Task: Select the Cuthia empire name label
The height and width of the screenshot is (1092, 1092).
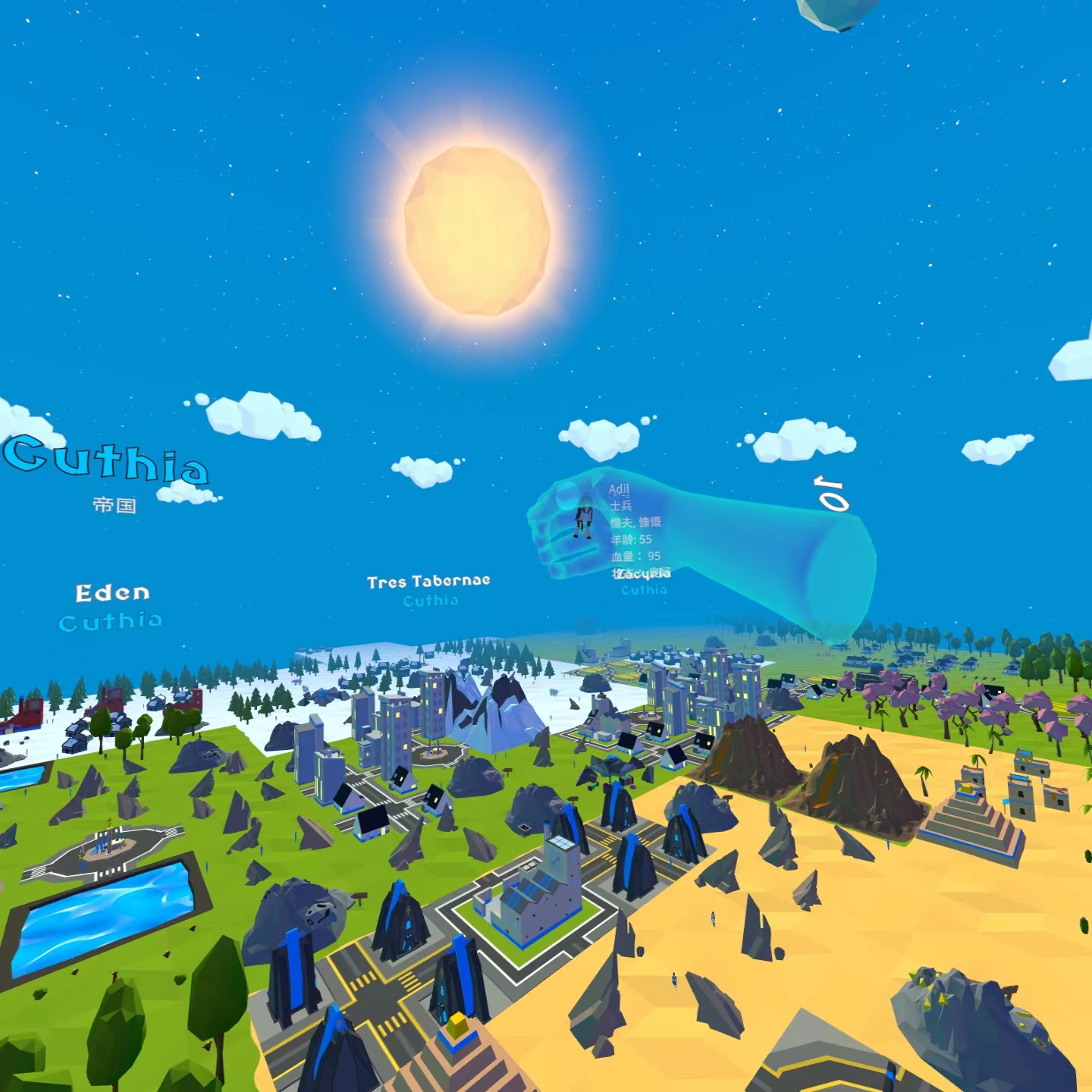Action: tap(106, 460)
